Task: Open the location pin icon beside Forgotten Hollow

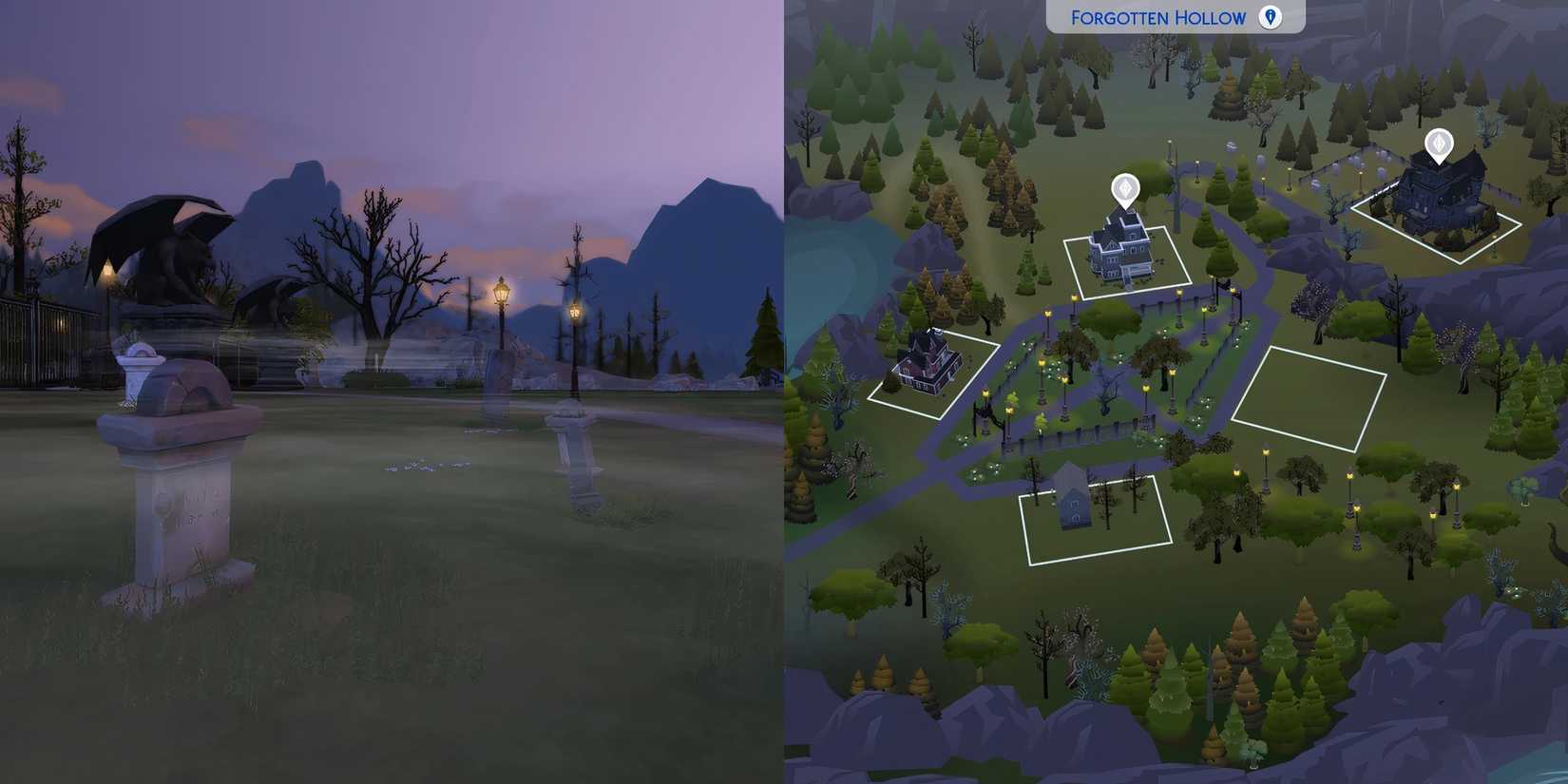Action: [1270, 17]
